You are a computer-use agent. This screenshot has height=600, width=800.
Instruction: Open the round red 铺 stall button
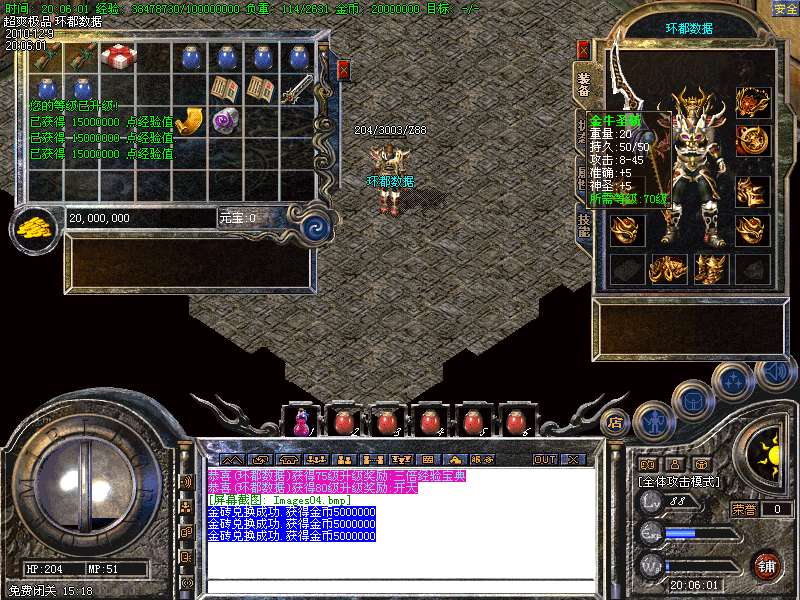coord(767,565)
